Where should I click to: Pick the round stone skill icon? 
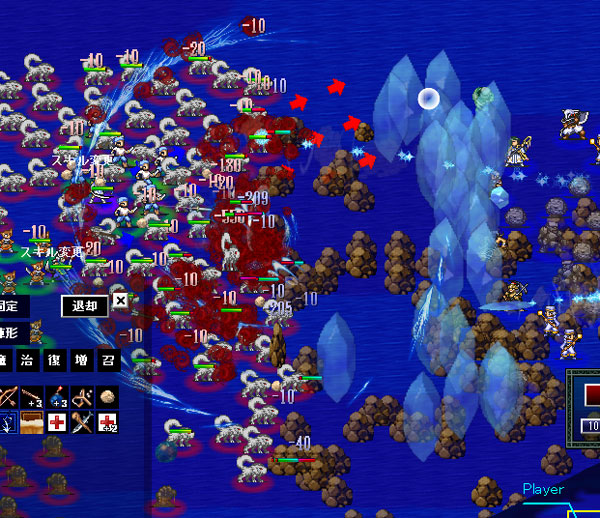pyautogui.click(x=108, y=398)
